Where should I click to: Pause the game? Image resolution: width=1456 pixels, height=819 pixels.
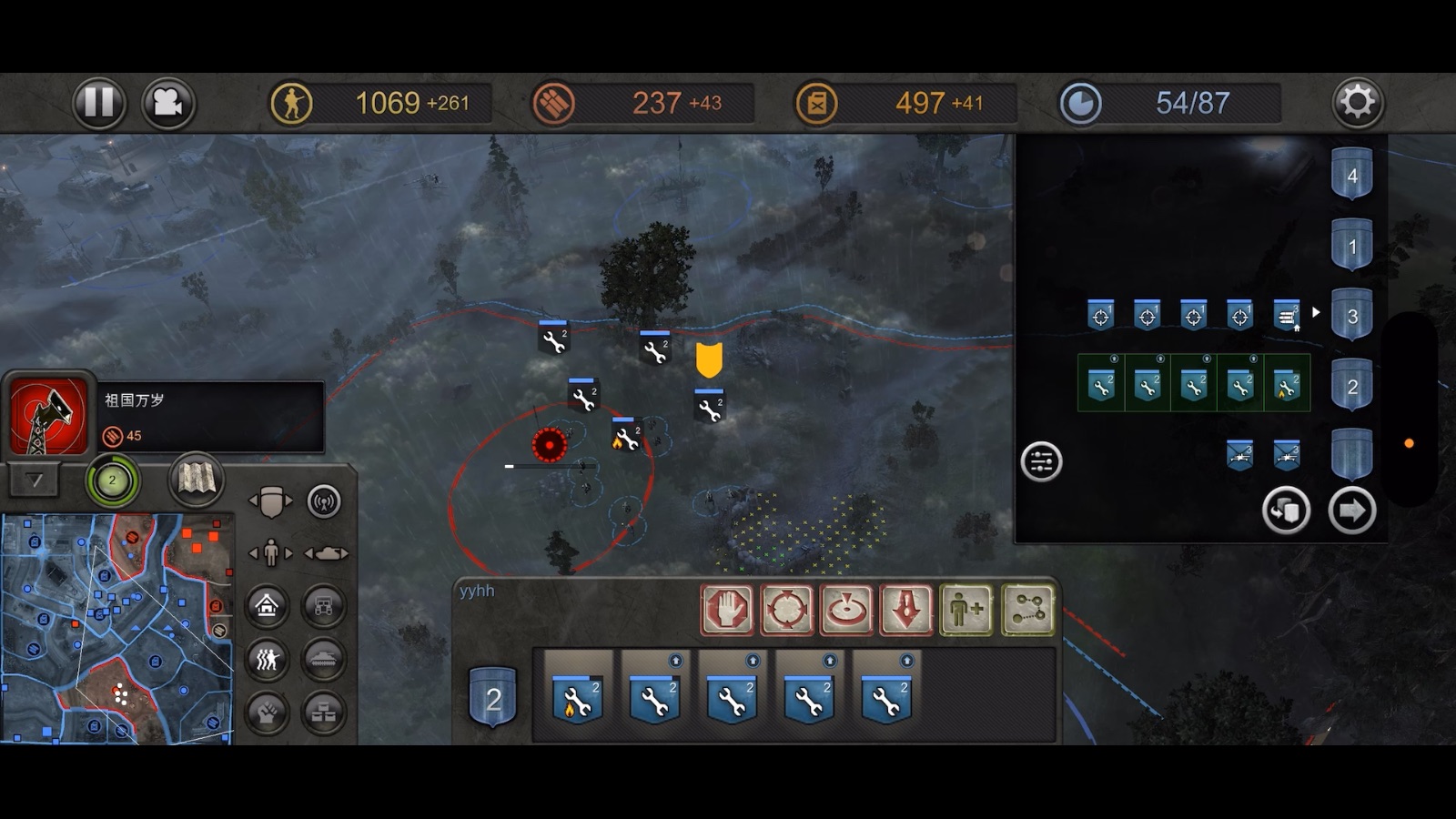[98, 103]
